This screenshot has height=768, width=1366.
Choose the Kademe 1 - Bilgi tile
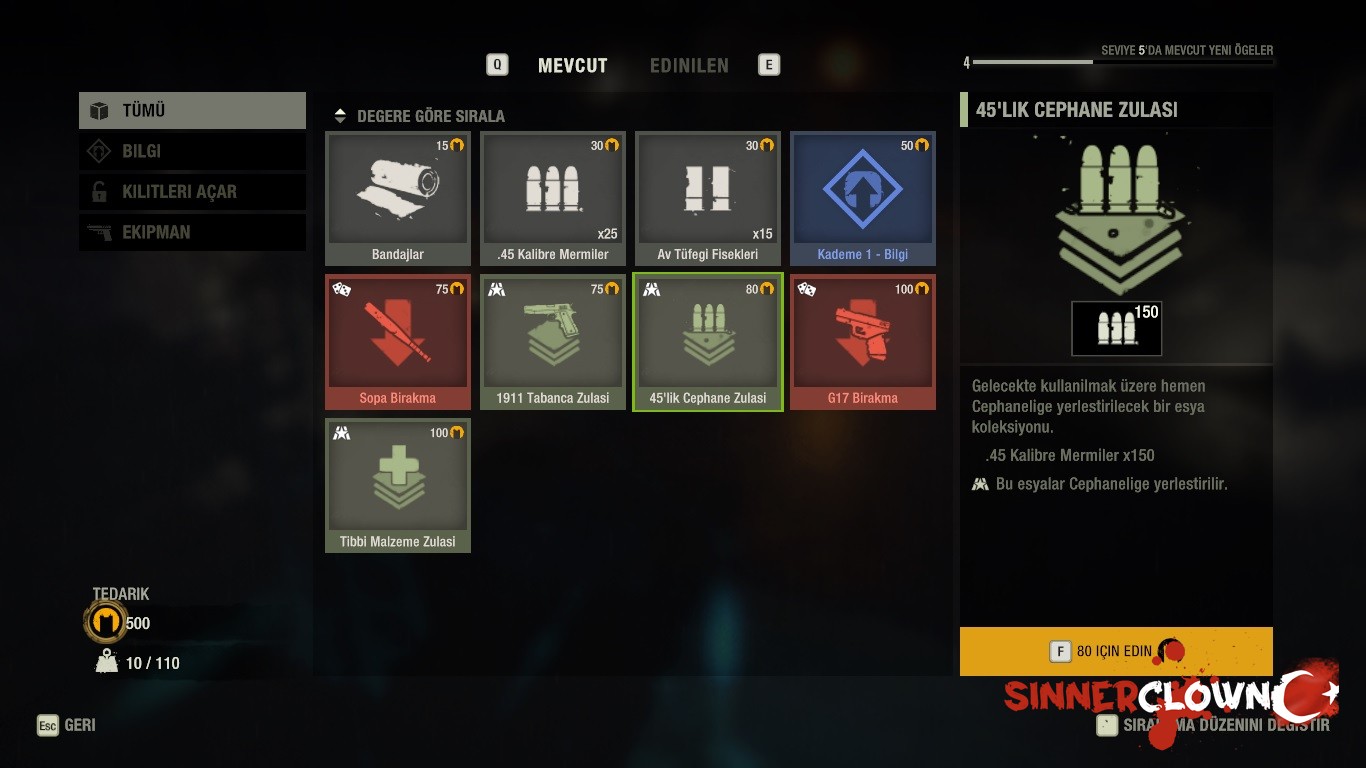pos(863,198)
